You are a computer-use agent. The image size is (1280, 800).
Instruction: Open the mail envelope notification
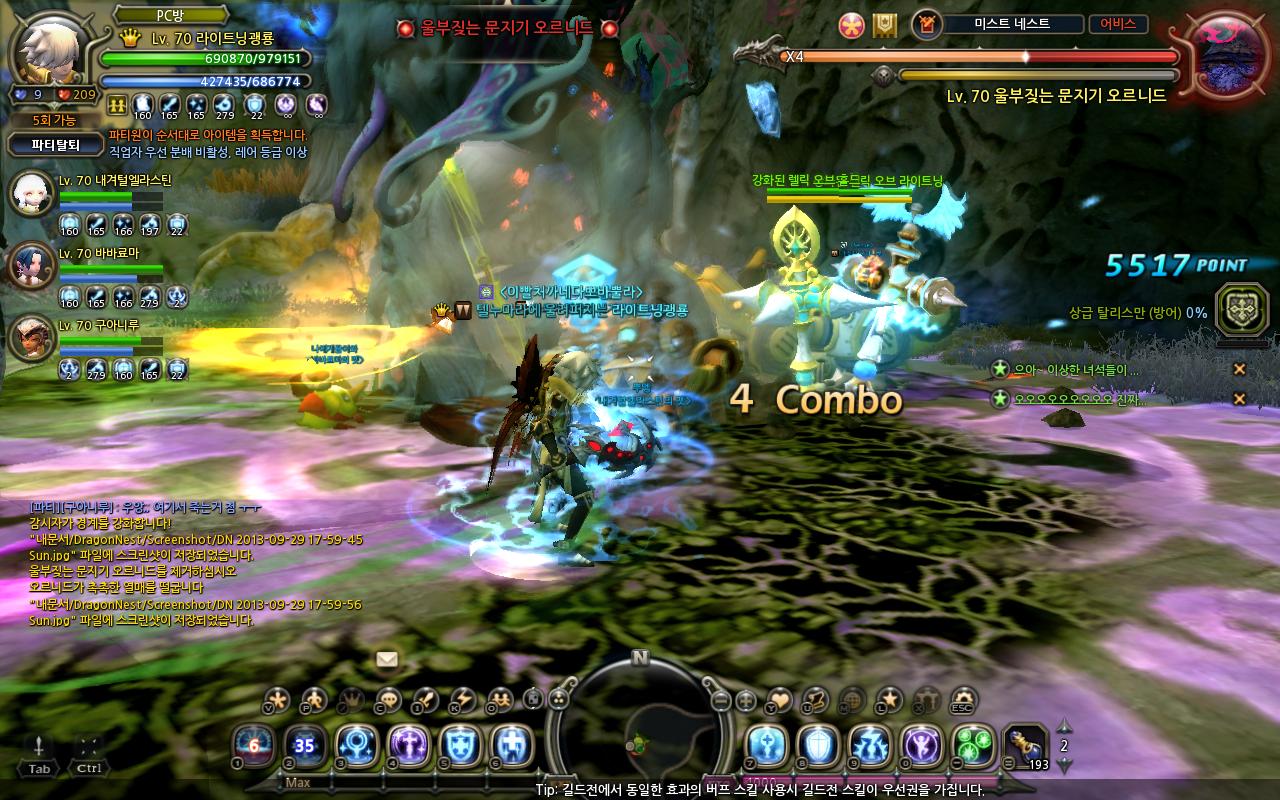click(x=387, y=659)
